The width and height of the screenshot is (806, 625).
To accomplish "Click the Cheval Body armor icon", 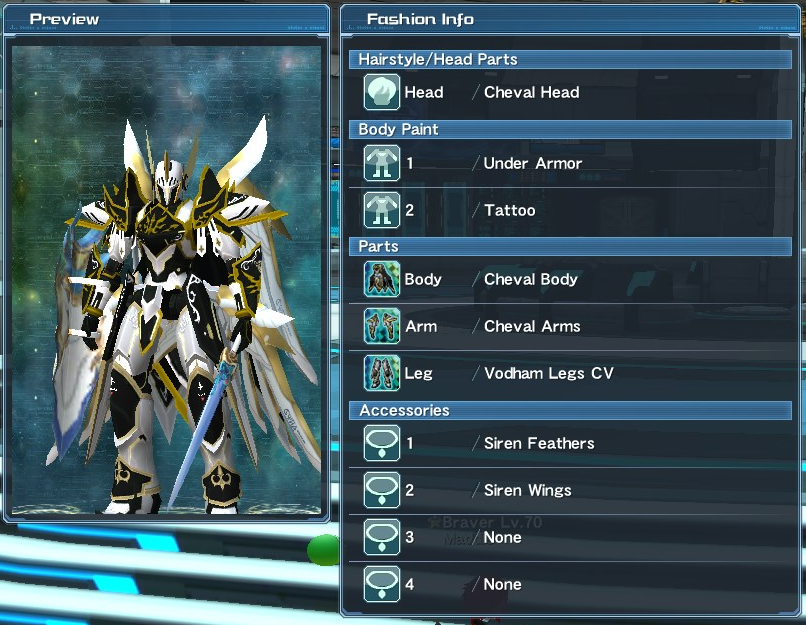I will (x=382, y=280).
